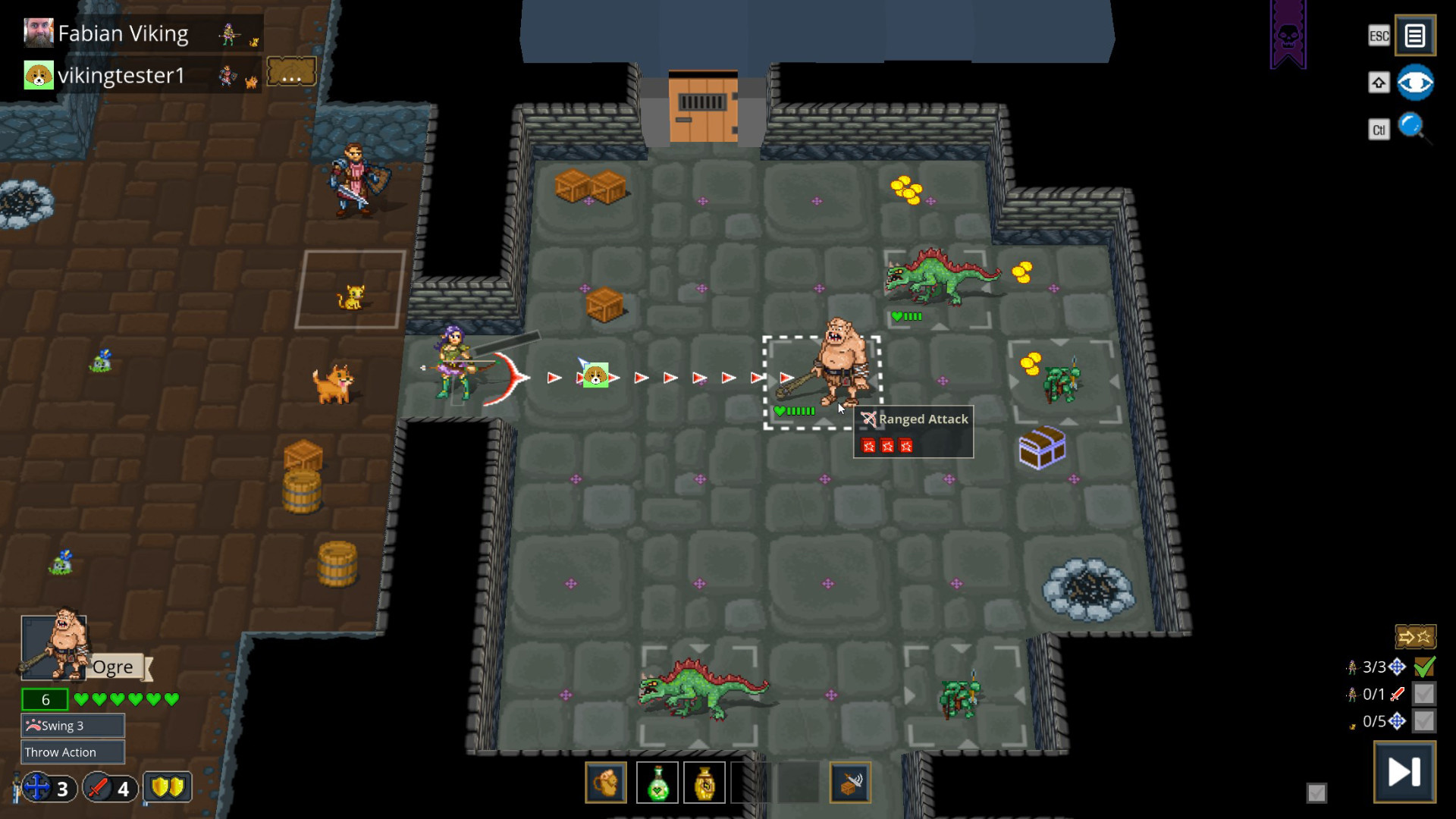Screen dimensions: 1456x819
Task: Click the magnifying glass zoom icon
Action: [1410, 127]
